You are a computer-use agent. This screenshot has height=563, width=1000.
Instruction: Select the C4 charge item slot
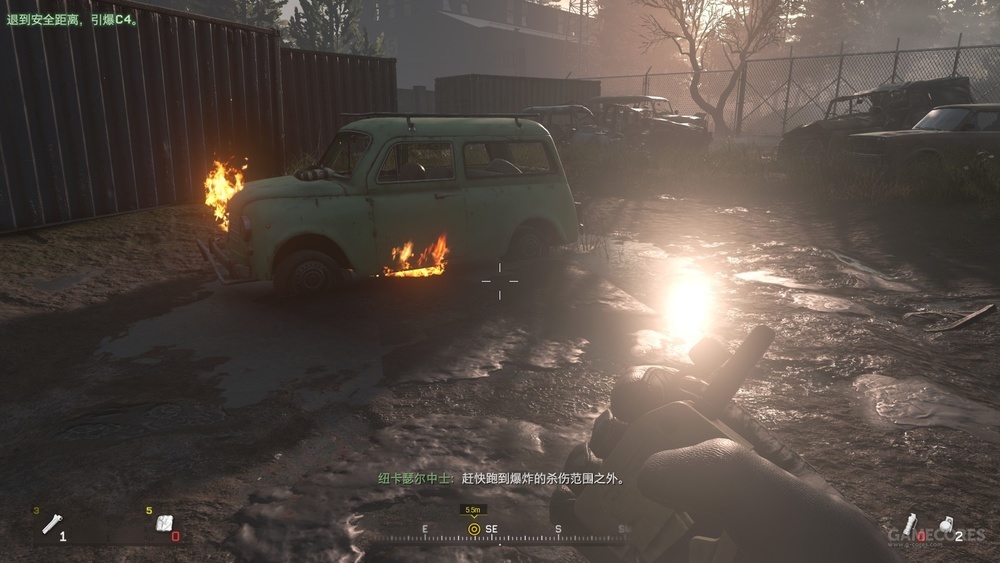(165, 523)
